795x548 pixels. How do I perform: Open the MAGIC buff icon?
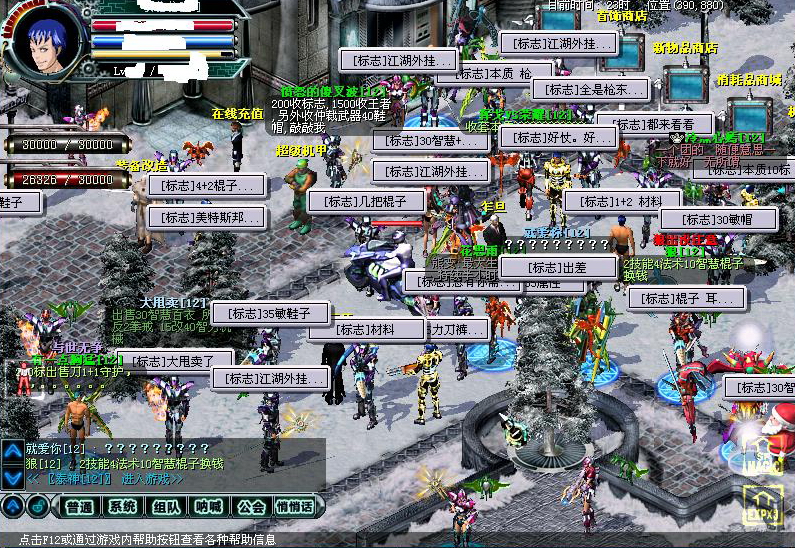tap(762, 461)
